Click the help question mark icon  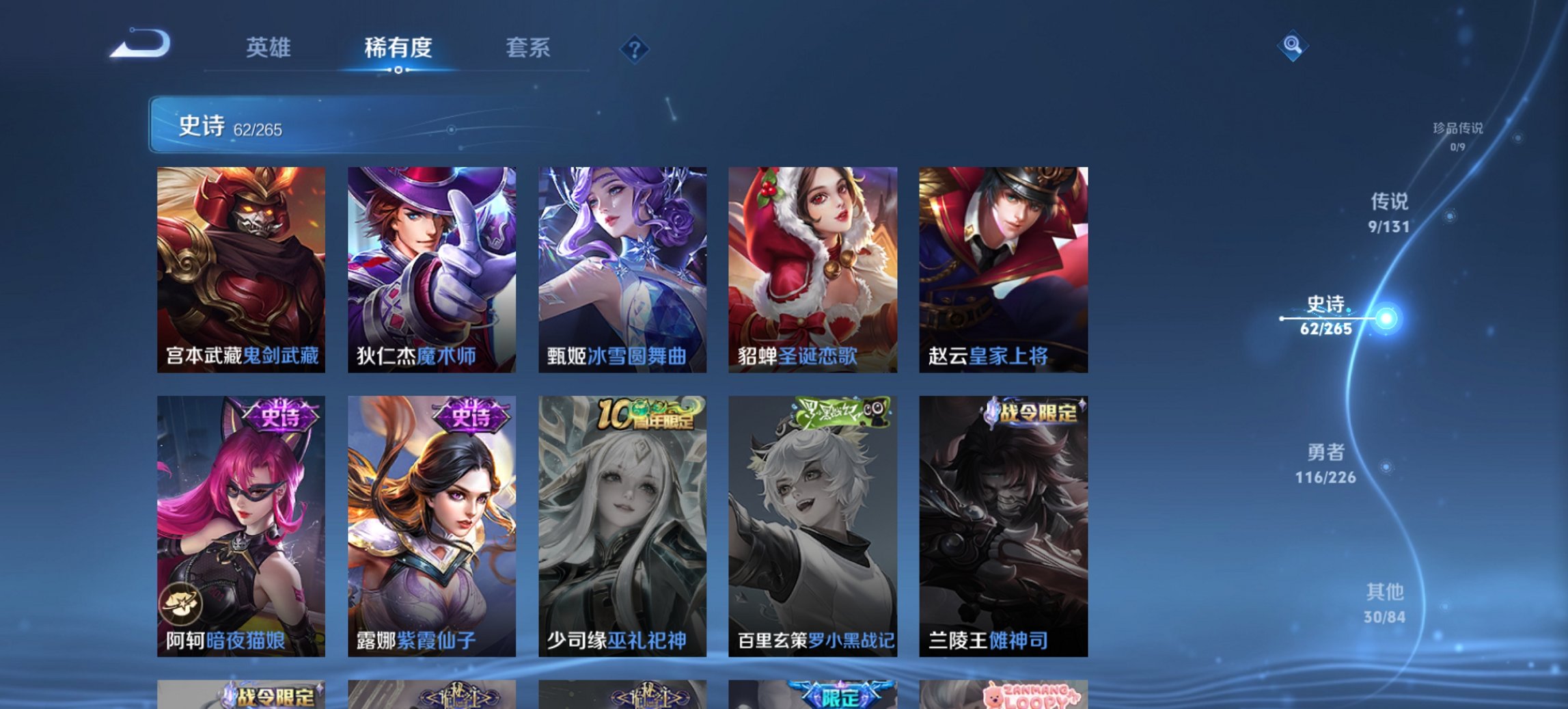(x=634, y=49)
